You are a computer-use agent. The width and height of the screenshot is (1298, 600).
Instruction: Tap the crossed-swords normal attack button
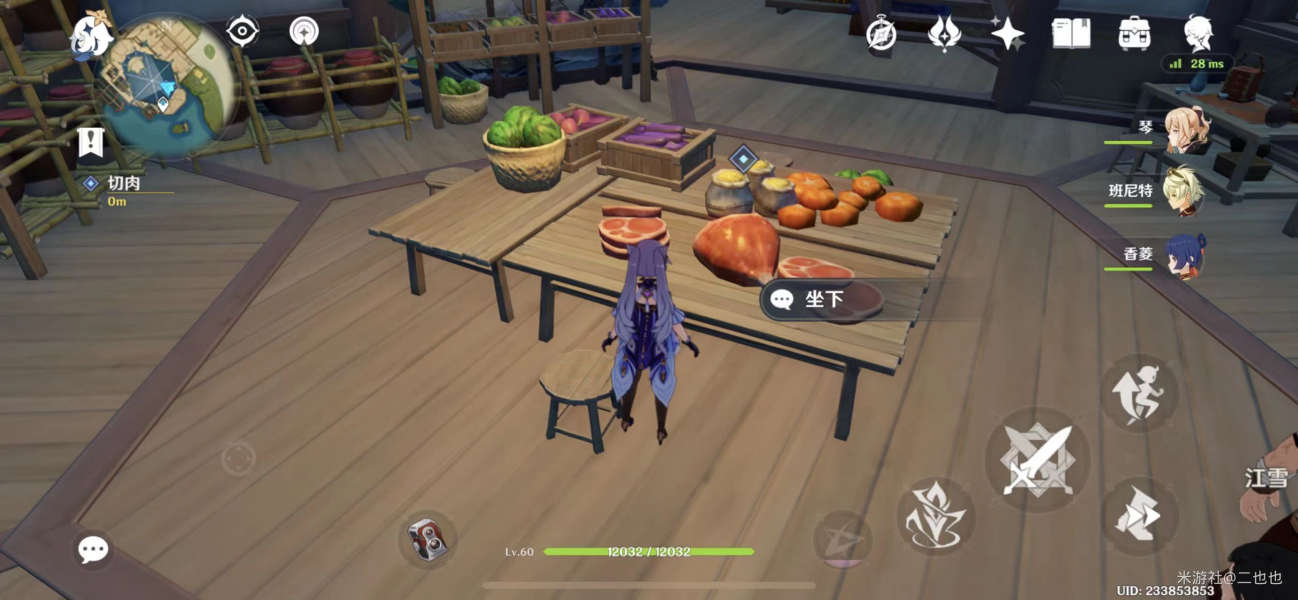[1036, 460]
